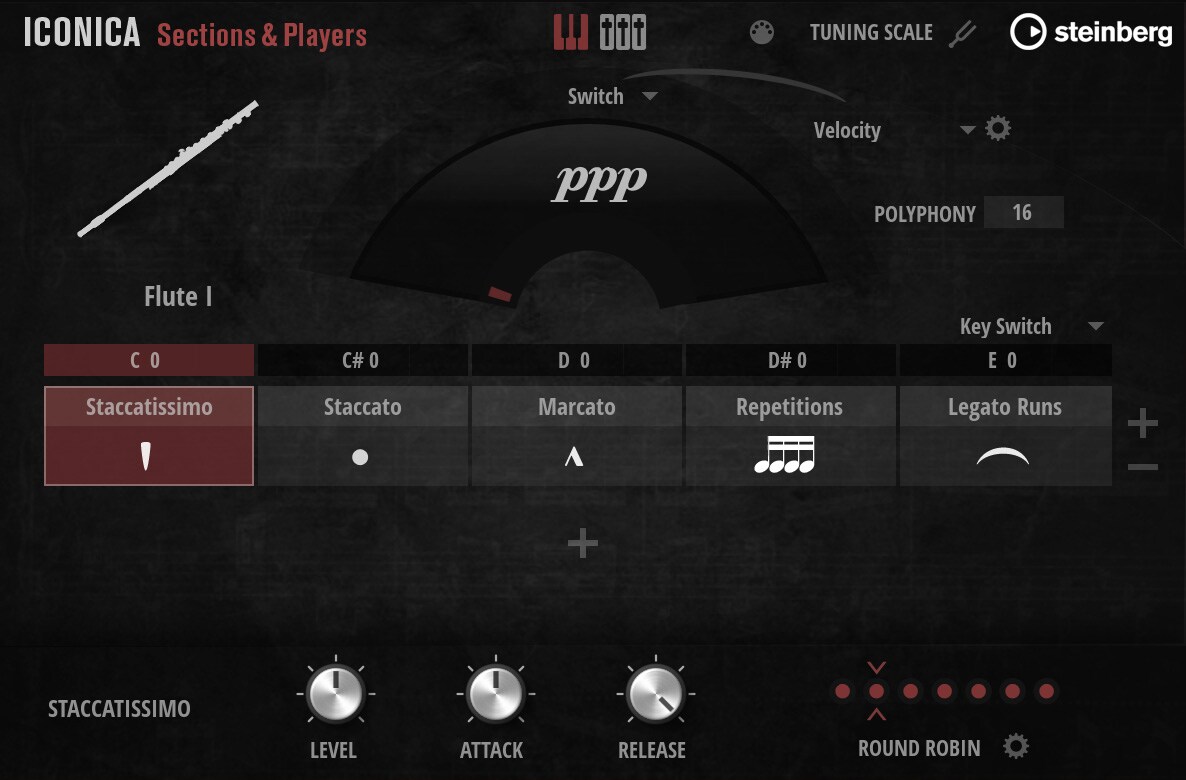Click the RELEASE knob
The height and width of the screenshot is (780, 1186).
[653, 694]
